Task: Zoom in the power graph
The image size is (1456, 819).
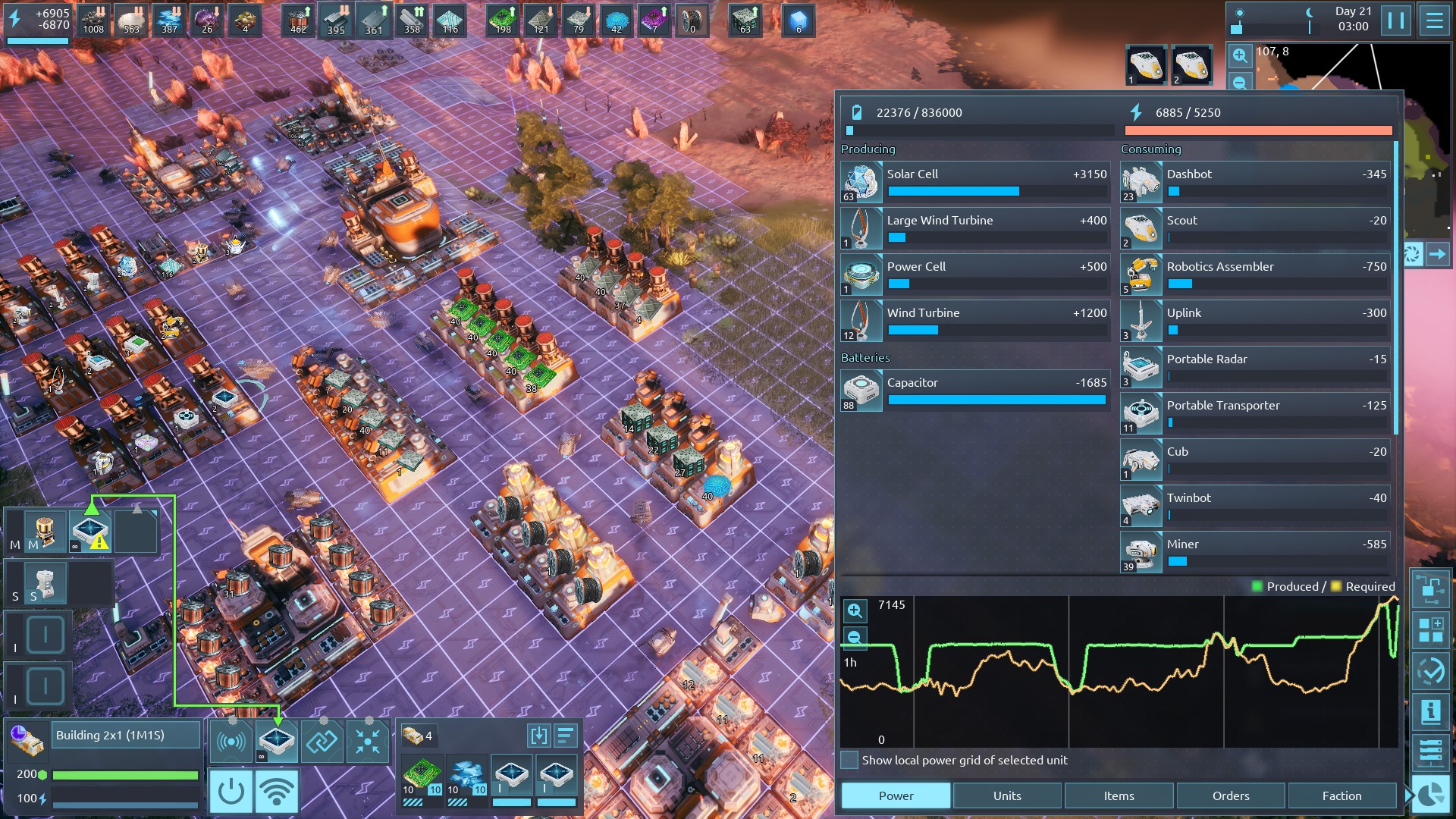Action: (855, 610)
